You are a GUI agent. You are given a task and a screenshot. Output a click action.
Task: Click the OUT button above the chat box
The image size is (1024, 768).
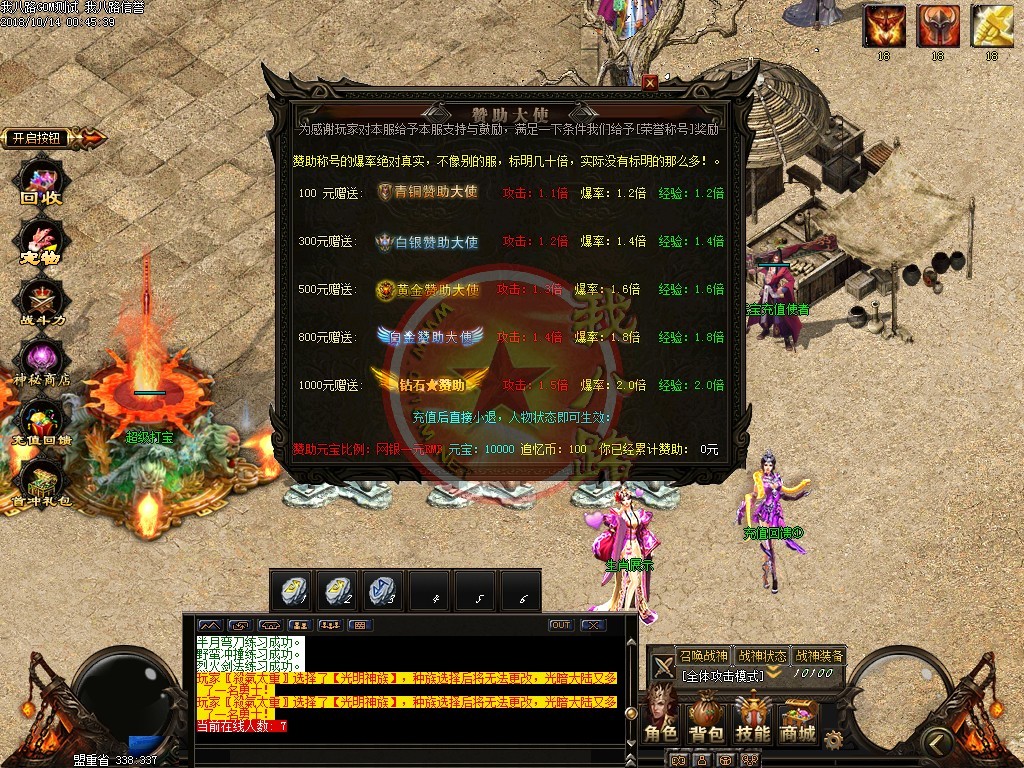click(561, 625)
